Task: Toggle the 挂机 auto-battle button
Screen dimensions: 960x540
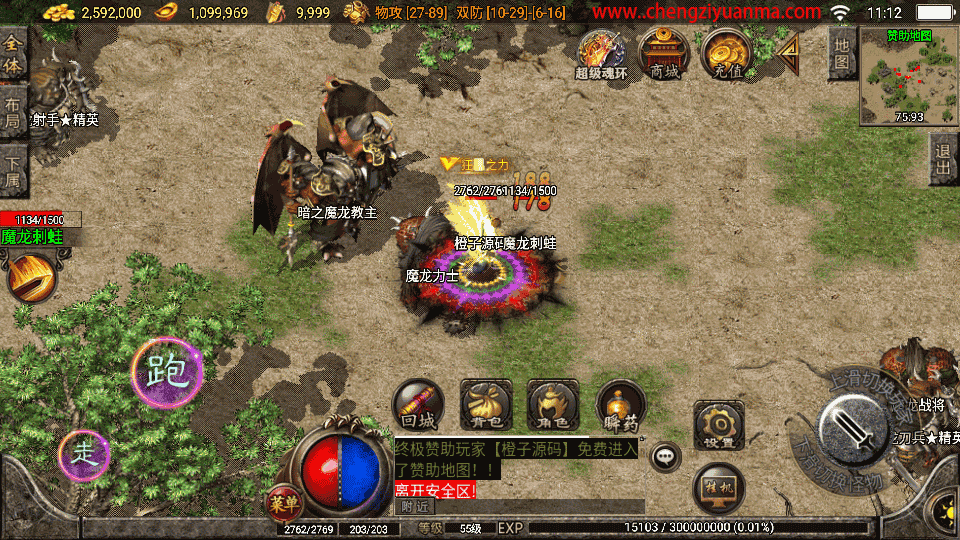Action: click(x=718, y=487)
